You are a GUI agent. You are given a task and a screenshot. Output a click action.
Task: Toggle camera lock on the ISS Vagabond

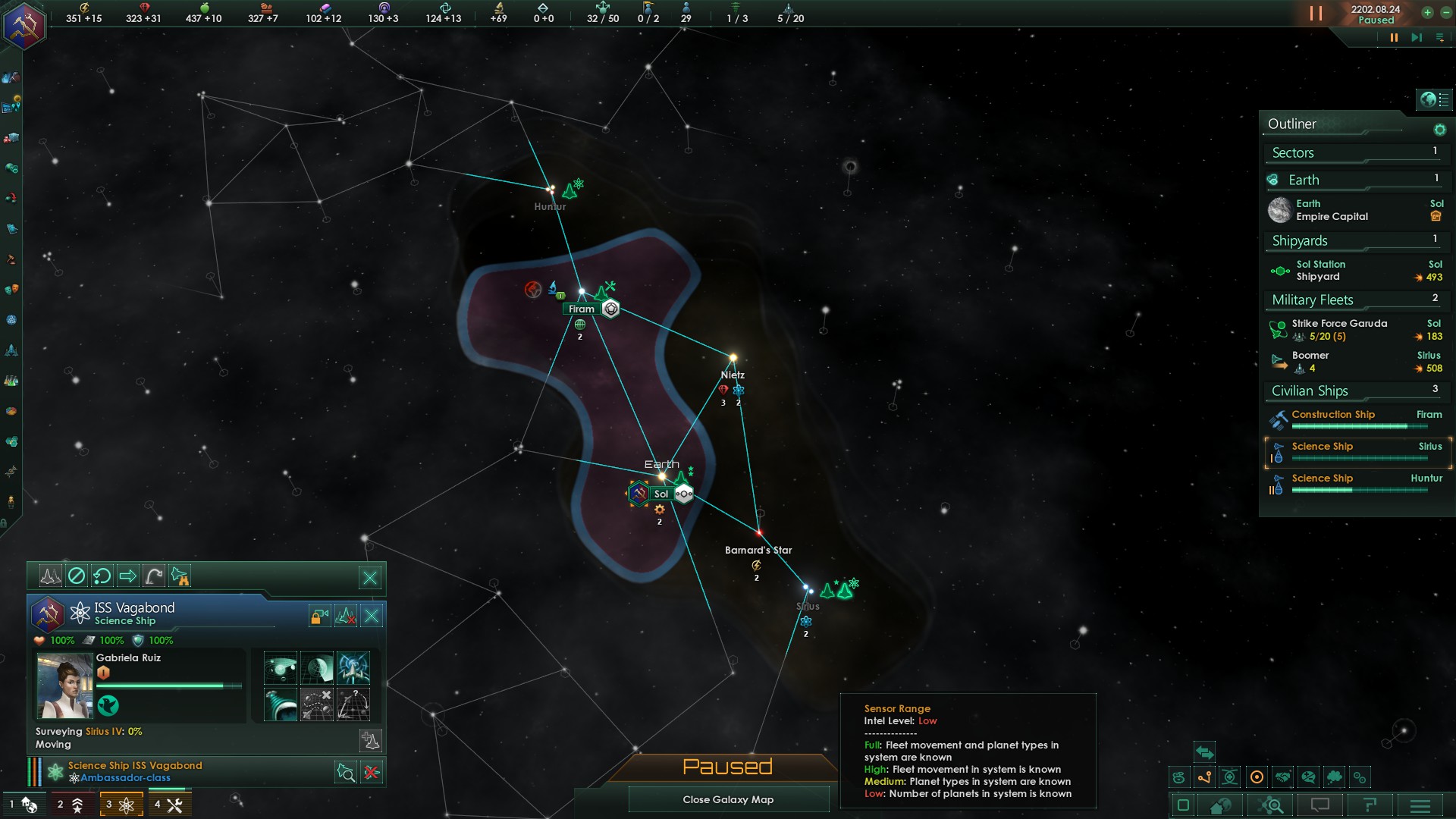click(318, 616)
